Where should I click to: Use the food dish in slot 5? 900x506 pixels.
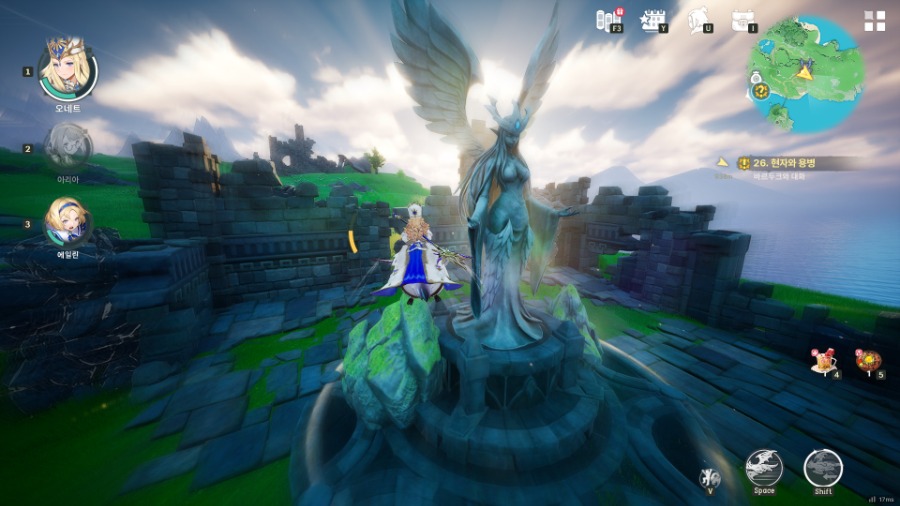pos(868,361)
